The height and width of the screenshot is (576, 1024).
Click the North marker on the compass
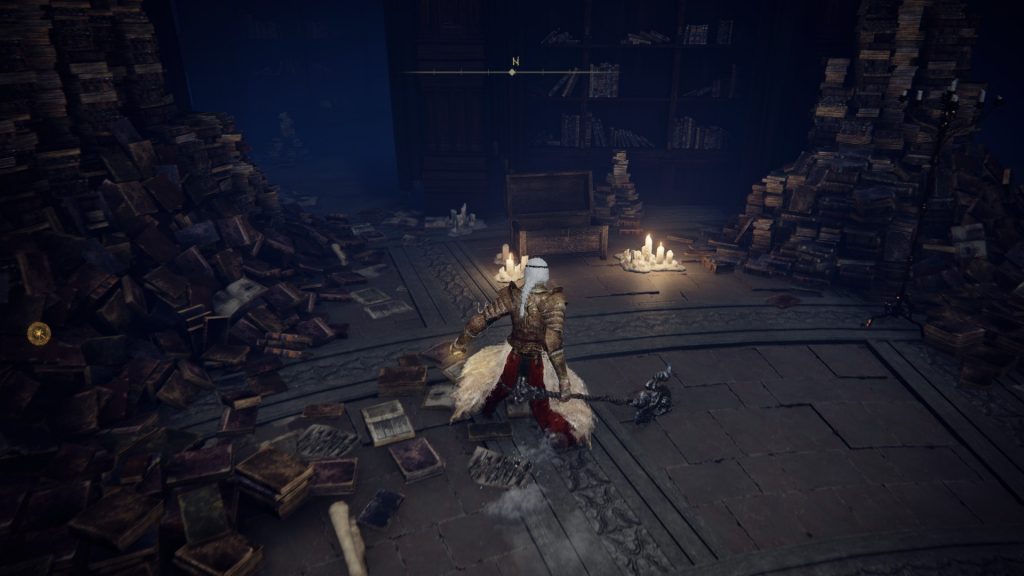[x=514, y=63]
